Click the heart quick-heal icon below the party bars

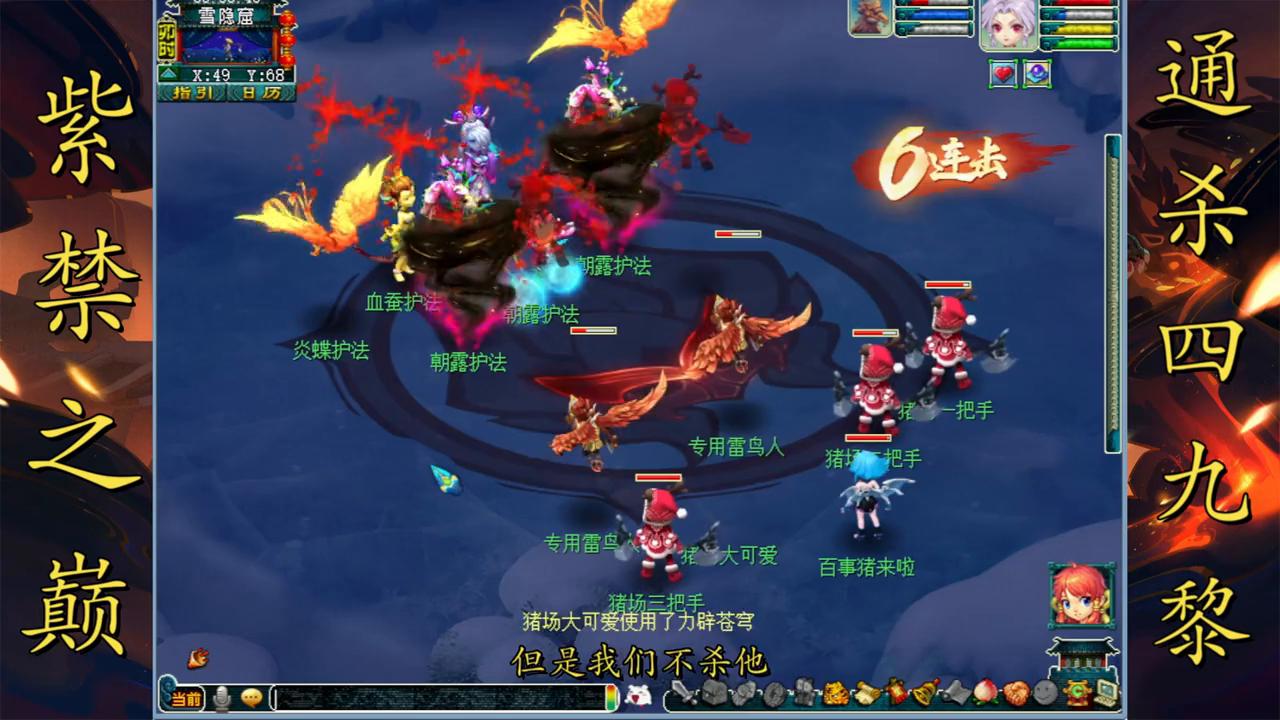[x=1003, y=73]
